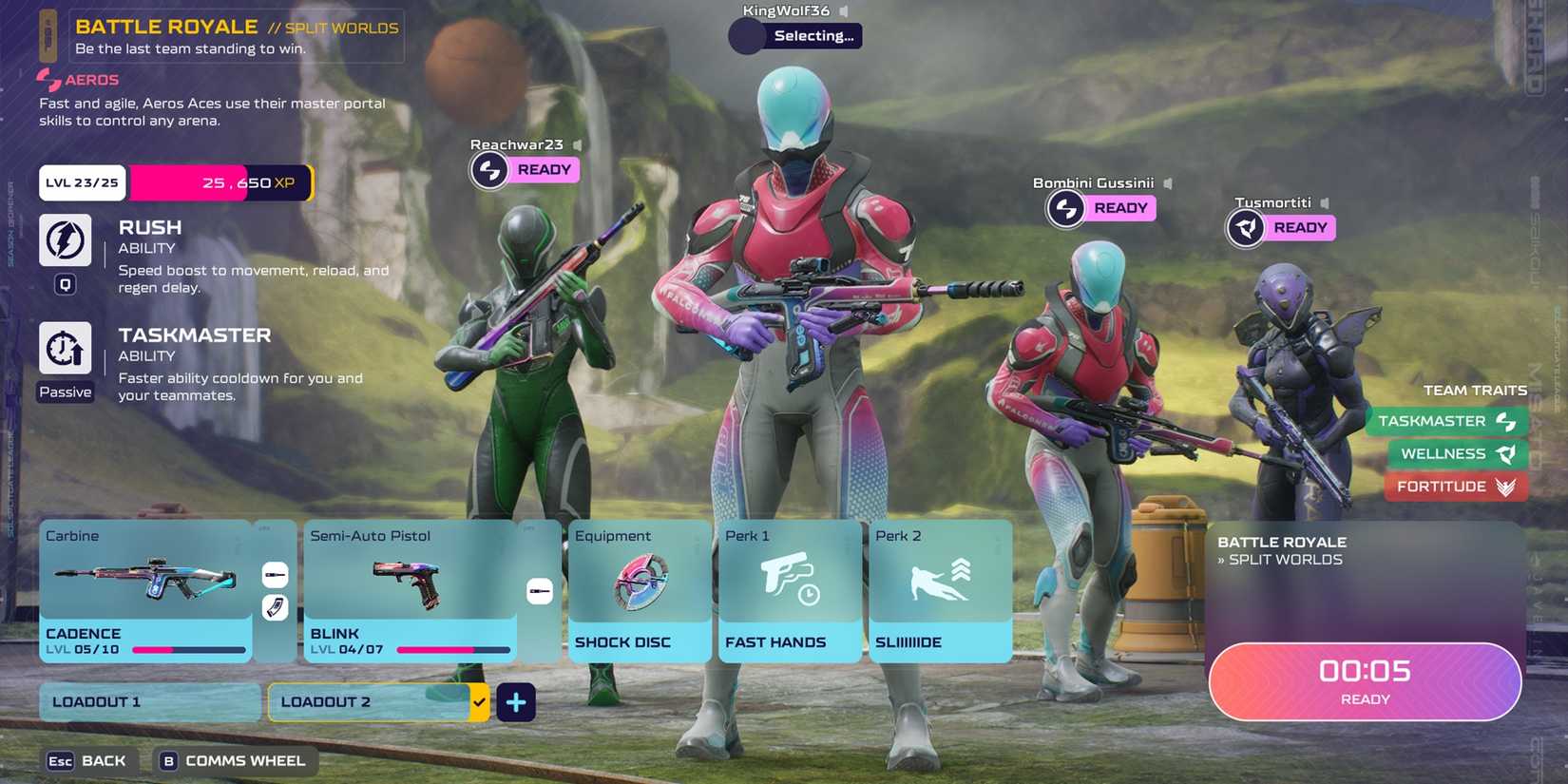Toggle the checkmark on Loadout 2
Viewport: 1568px width, 784px height.
coord(478,701)
